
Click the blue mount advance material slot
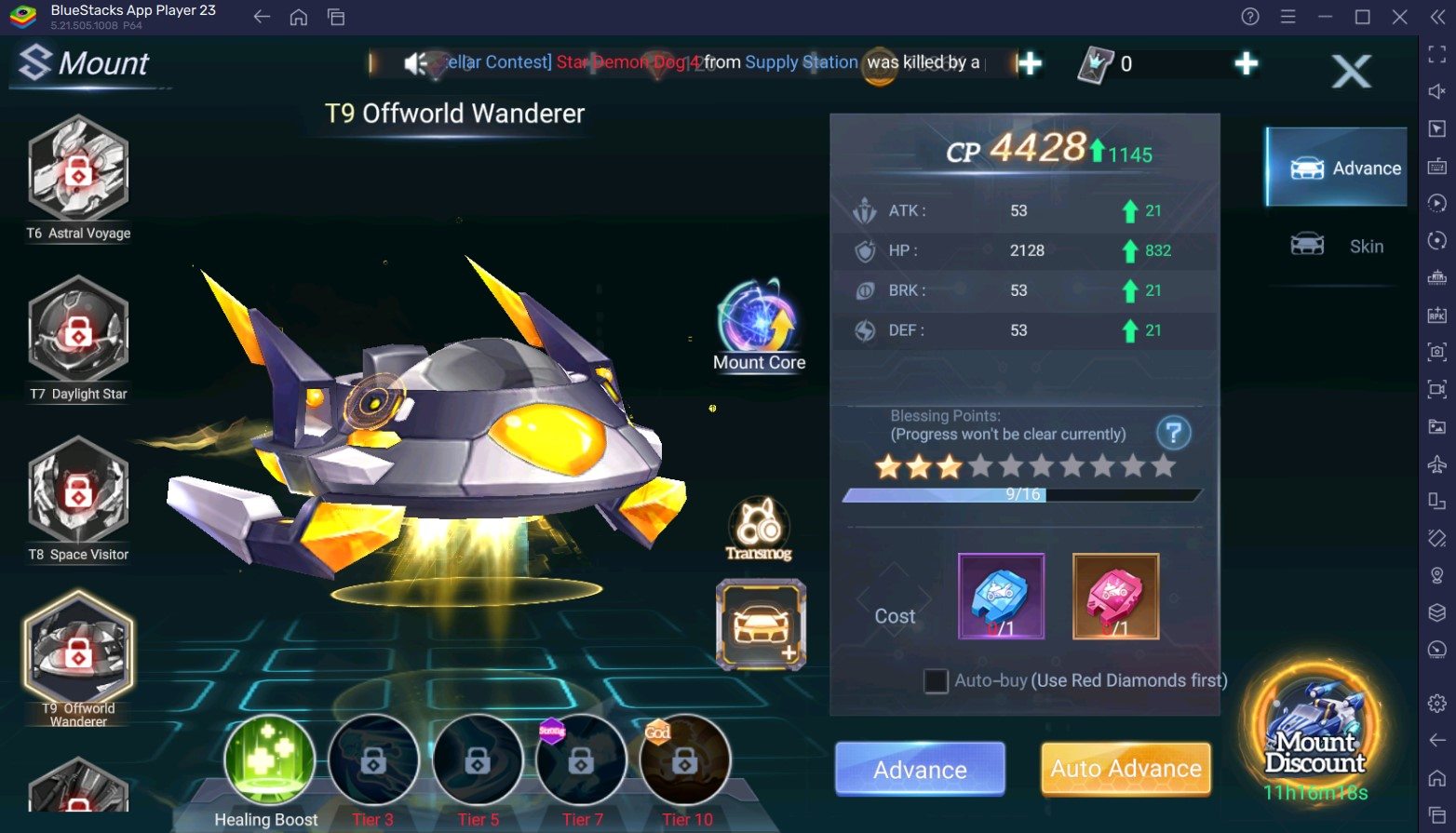tap(1001, 596)
